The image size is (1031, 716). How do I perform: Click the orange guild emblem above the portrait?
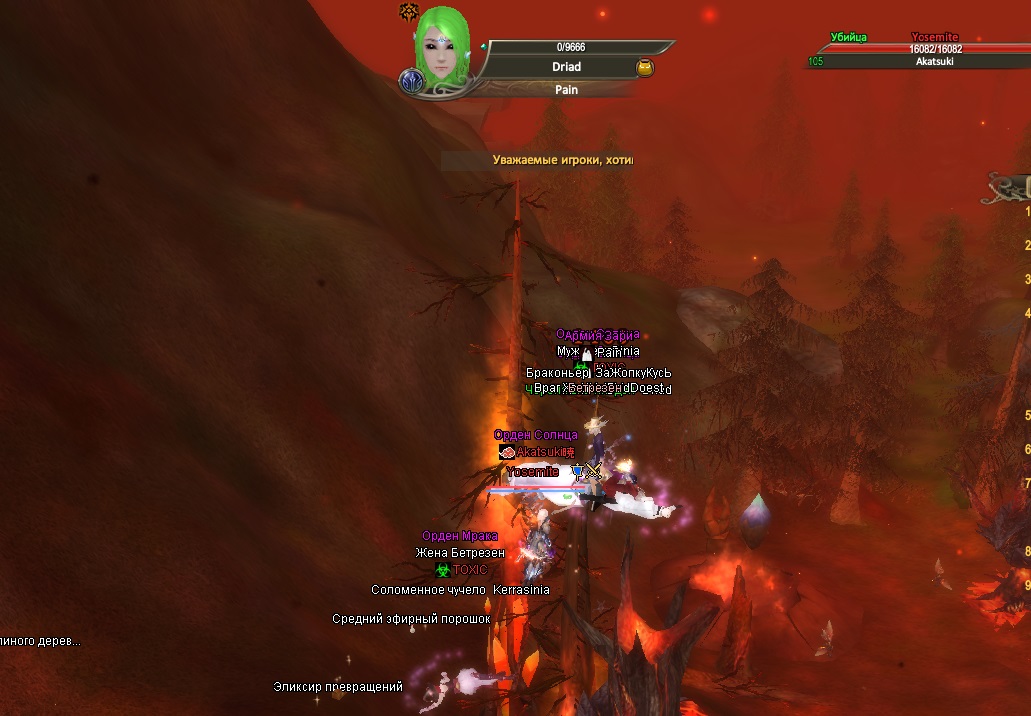point(408,11)
